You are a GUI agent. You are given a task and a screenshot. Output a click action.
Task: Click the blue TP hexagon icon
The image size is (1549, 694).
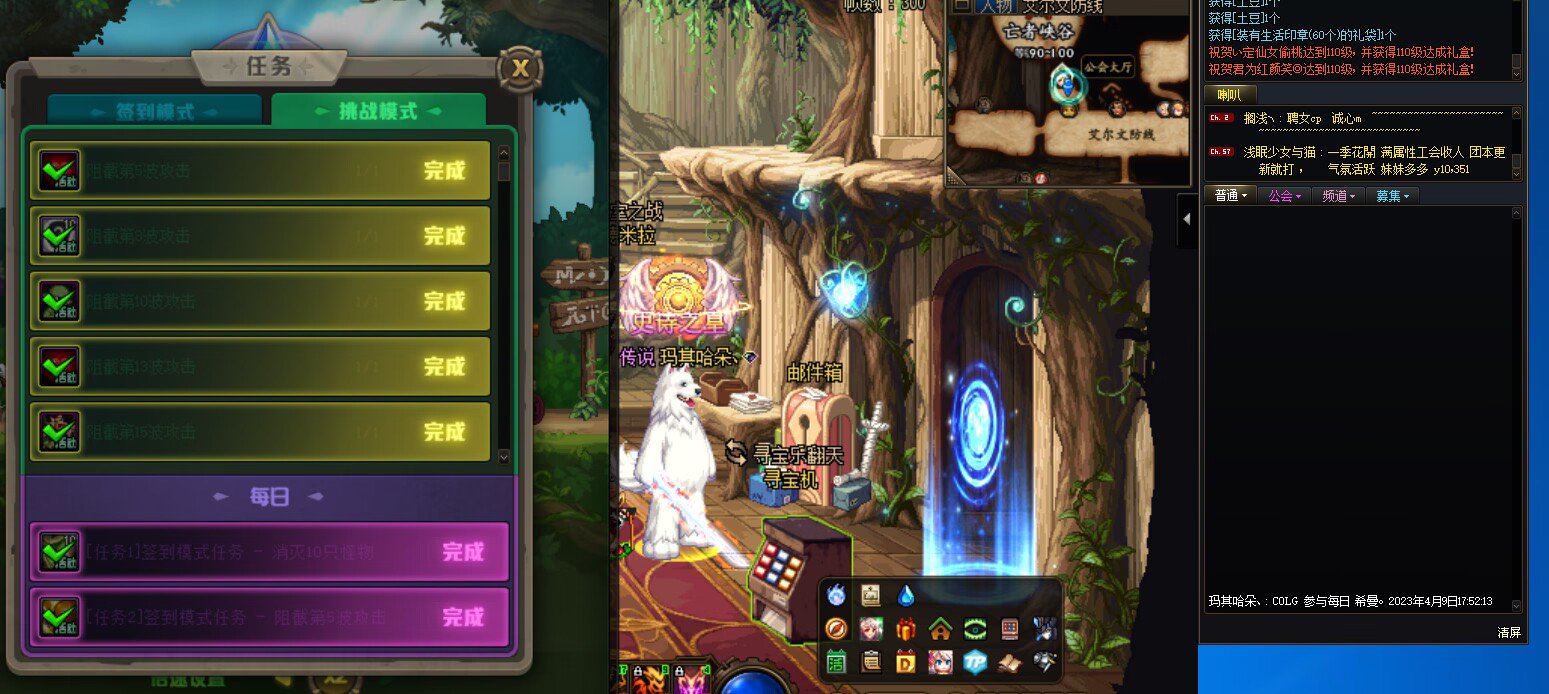pos(975,661)
